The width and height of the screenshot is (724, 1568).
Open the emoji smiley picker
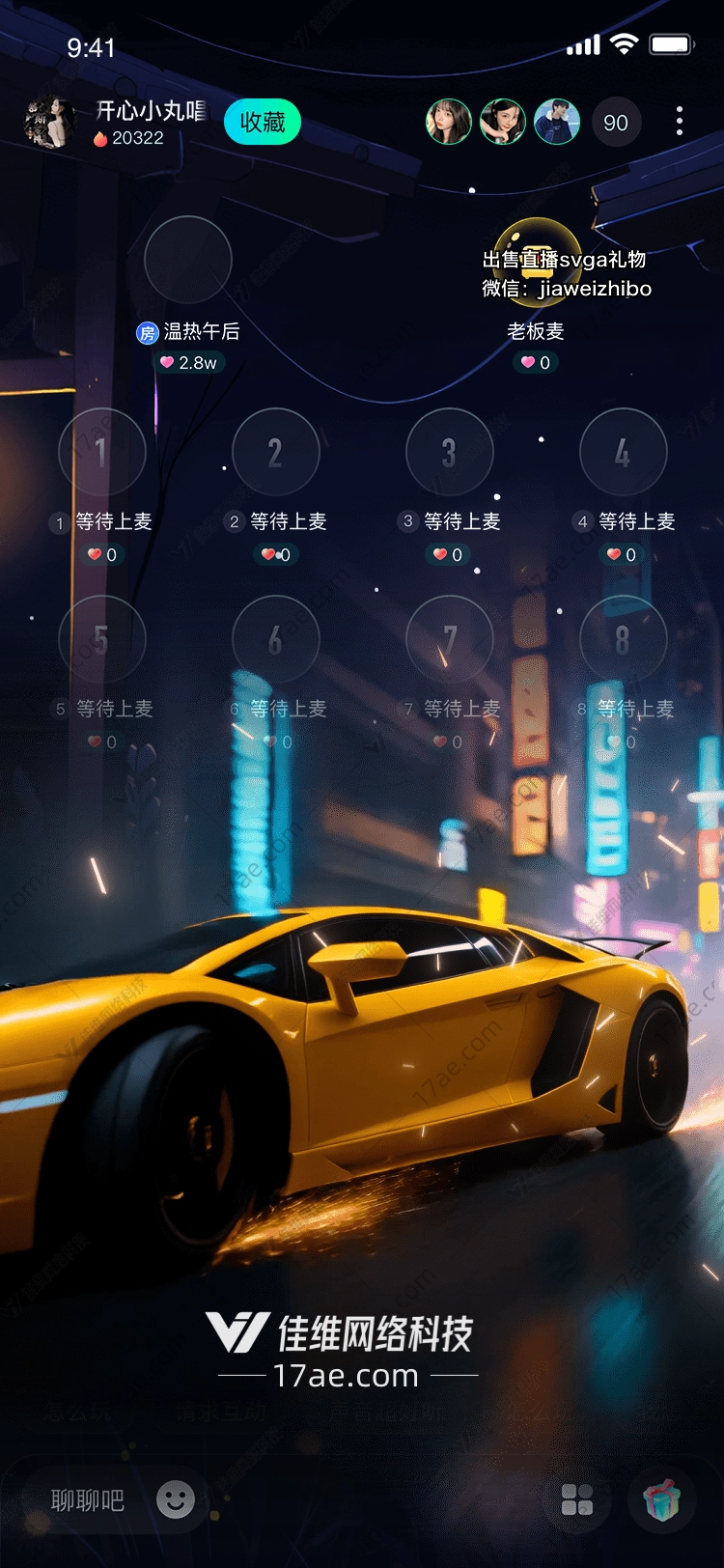[176, 1499]
